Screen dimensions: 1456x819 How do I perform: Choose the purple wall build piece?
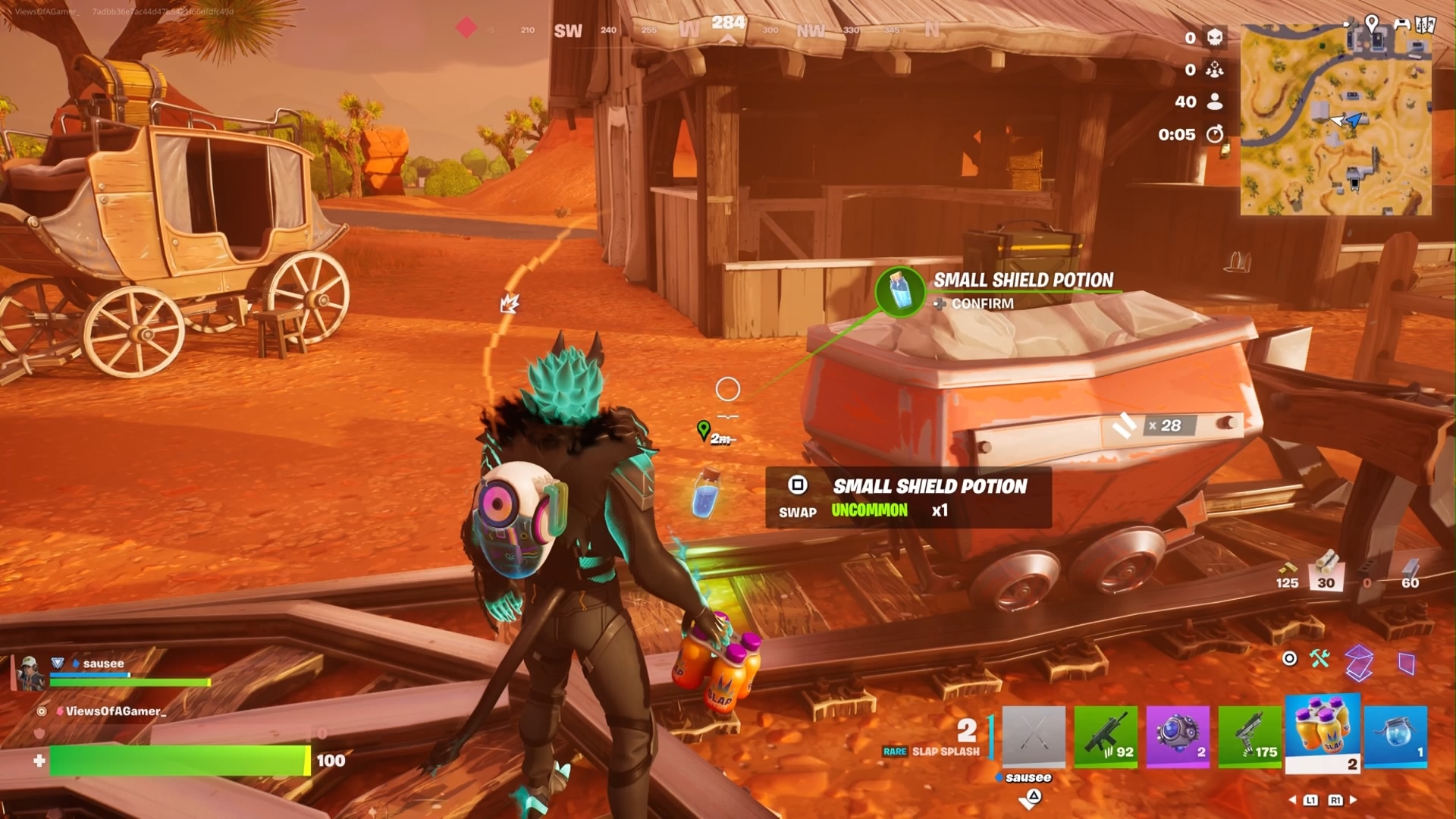tap(1407, 664)
